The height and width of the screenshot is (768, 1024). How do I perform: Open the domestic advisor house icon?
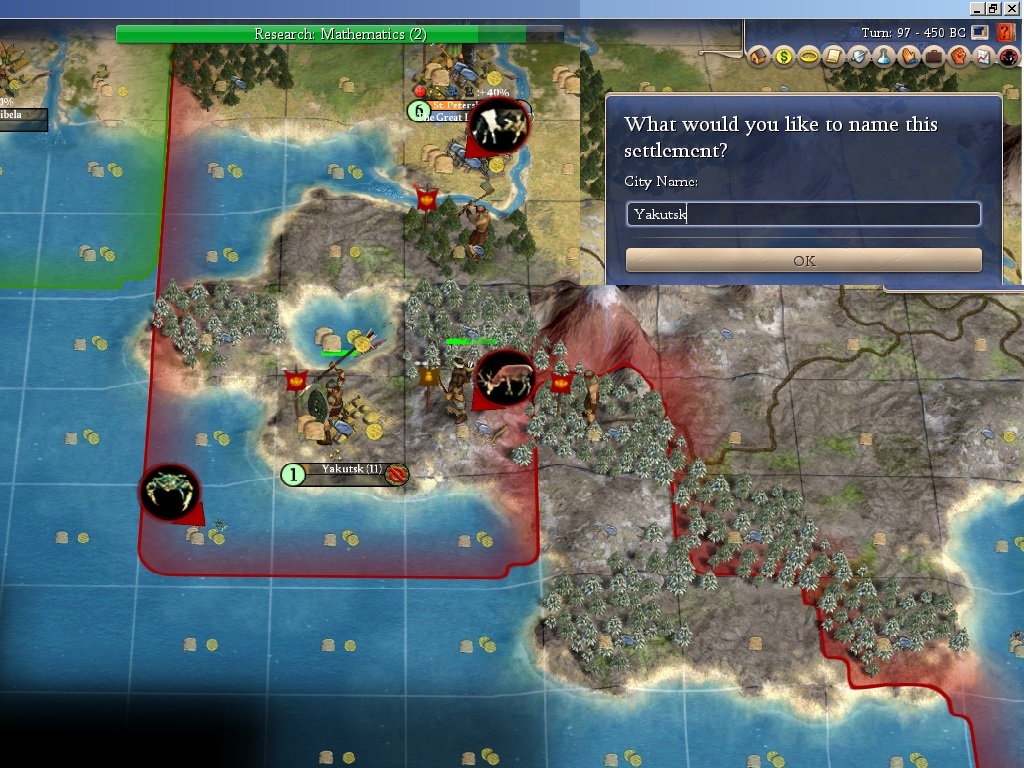759,57
